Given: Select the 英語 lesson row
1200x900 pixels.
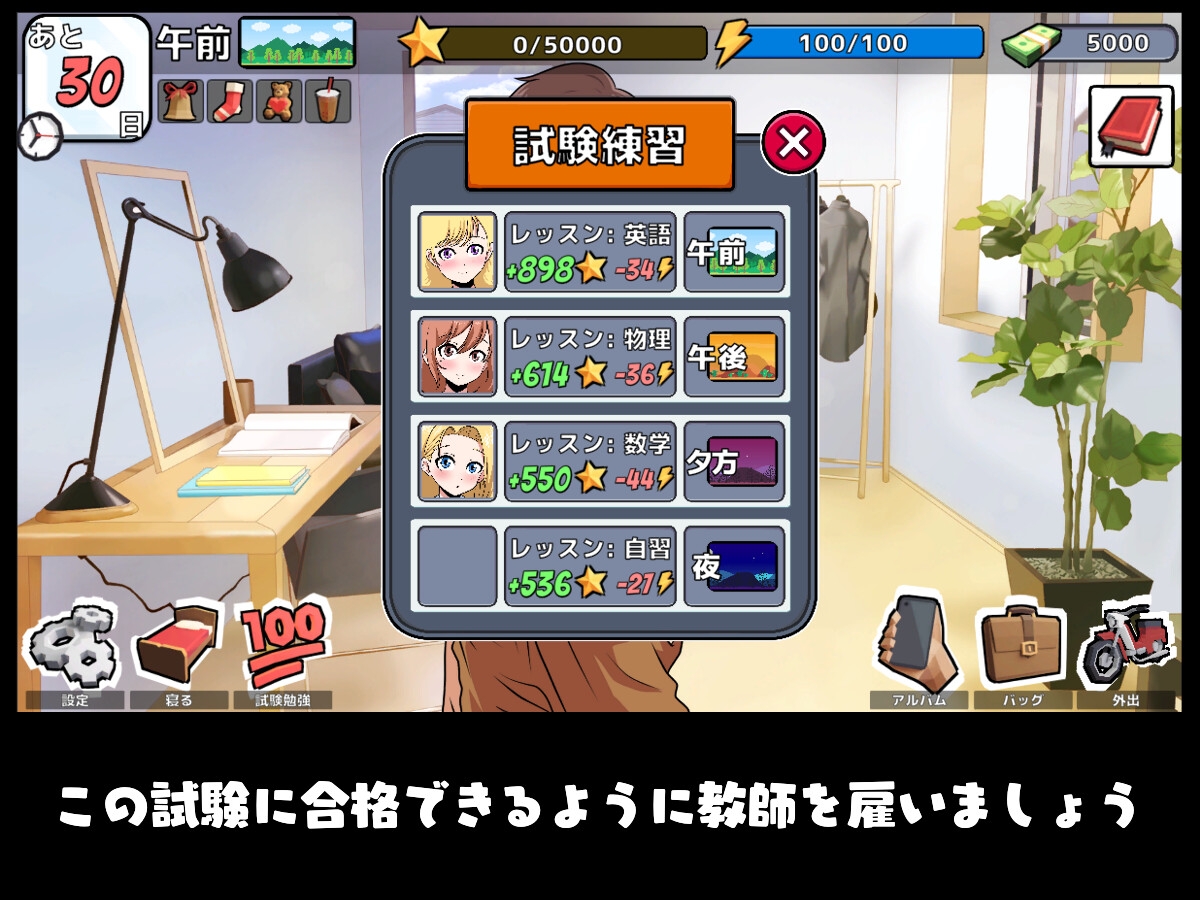Looking at the screenshot, I should 590,252.
